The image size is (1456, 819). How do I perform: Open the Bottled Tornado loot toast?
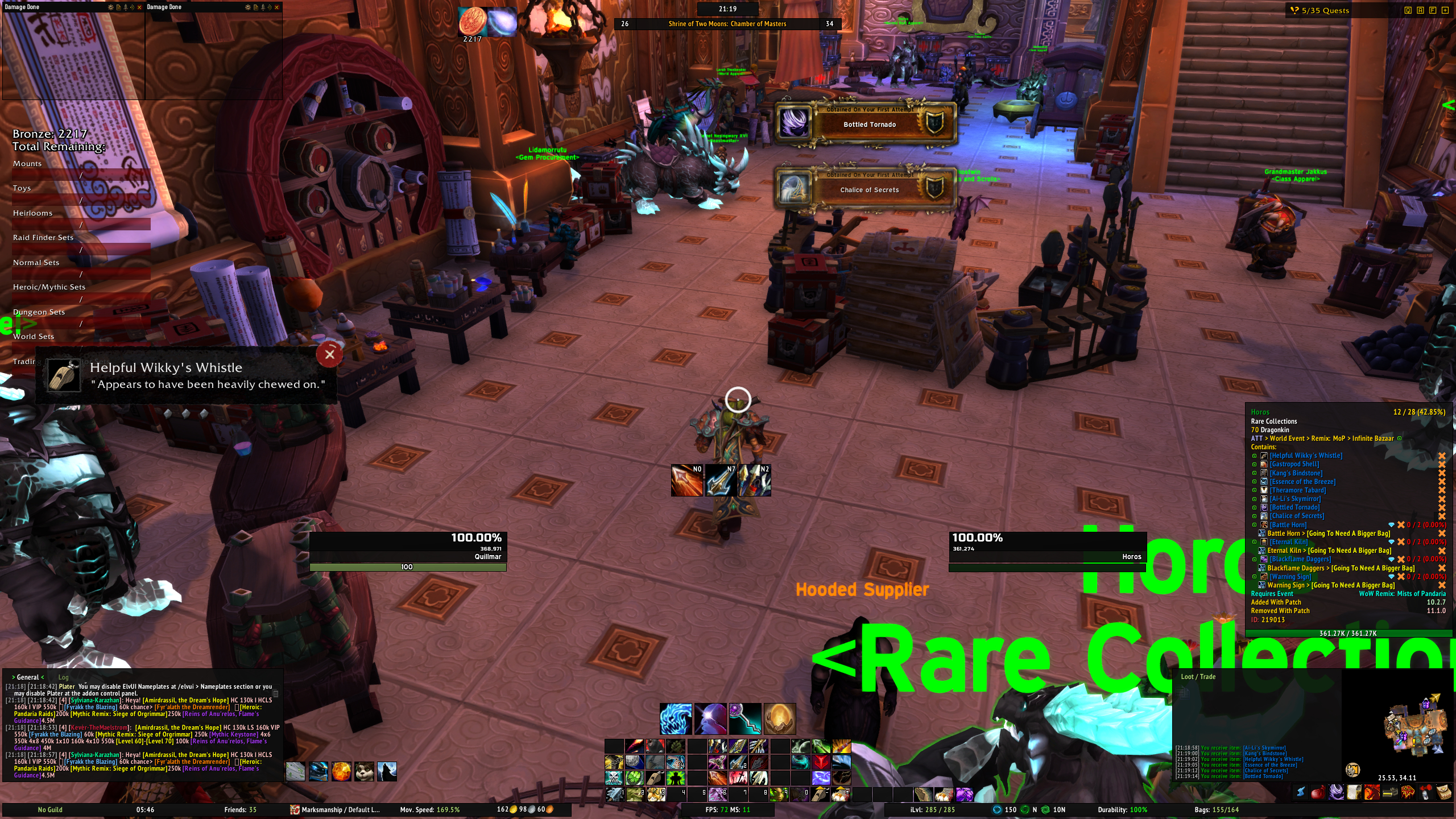pyautogui.click(x=866, y=123)
